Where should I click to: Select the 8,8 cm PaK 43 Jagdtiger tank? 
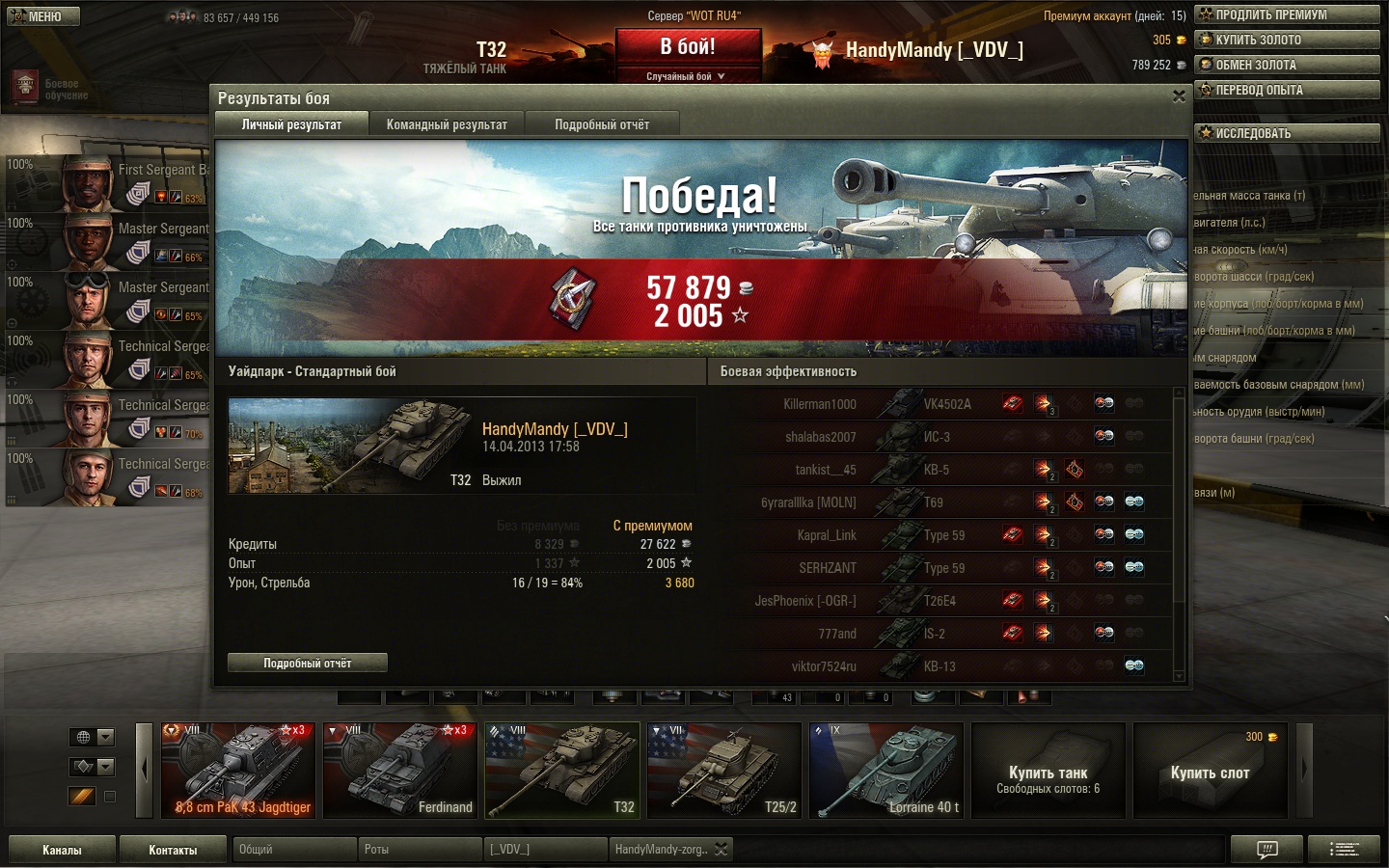(x=238, y=770)
